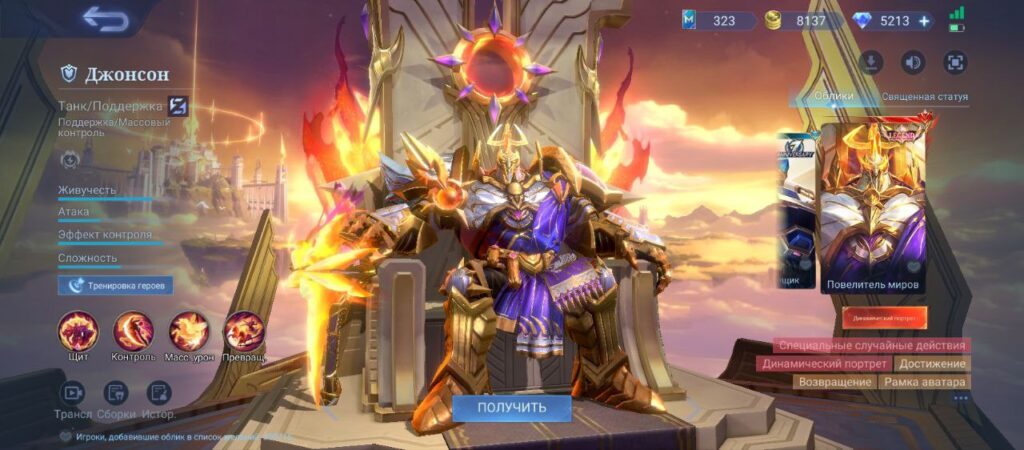The width and height of the screenshot is (1024, 450).
Task: Click the red Динамический портрет button
Action: (884, 318)
